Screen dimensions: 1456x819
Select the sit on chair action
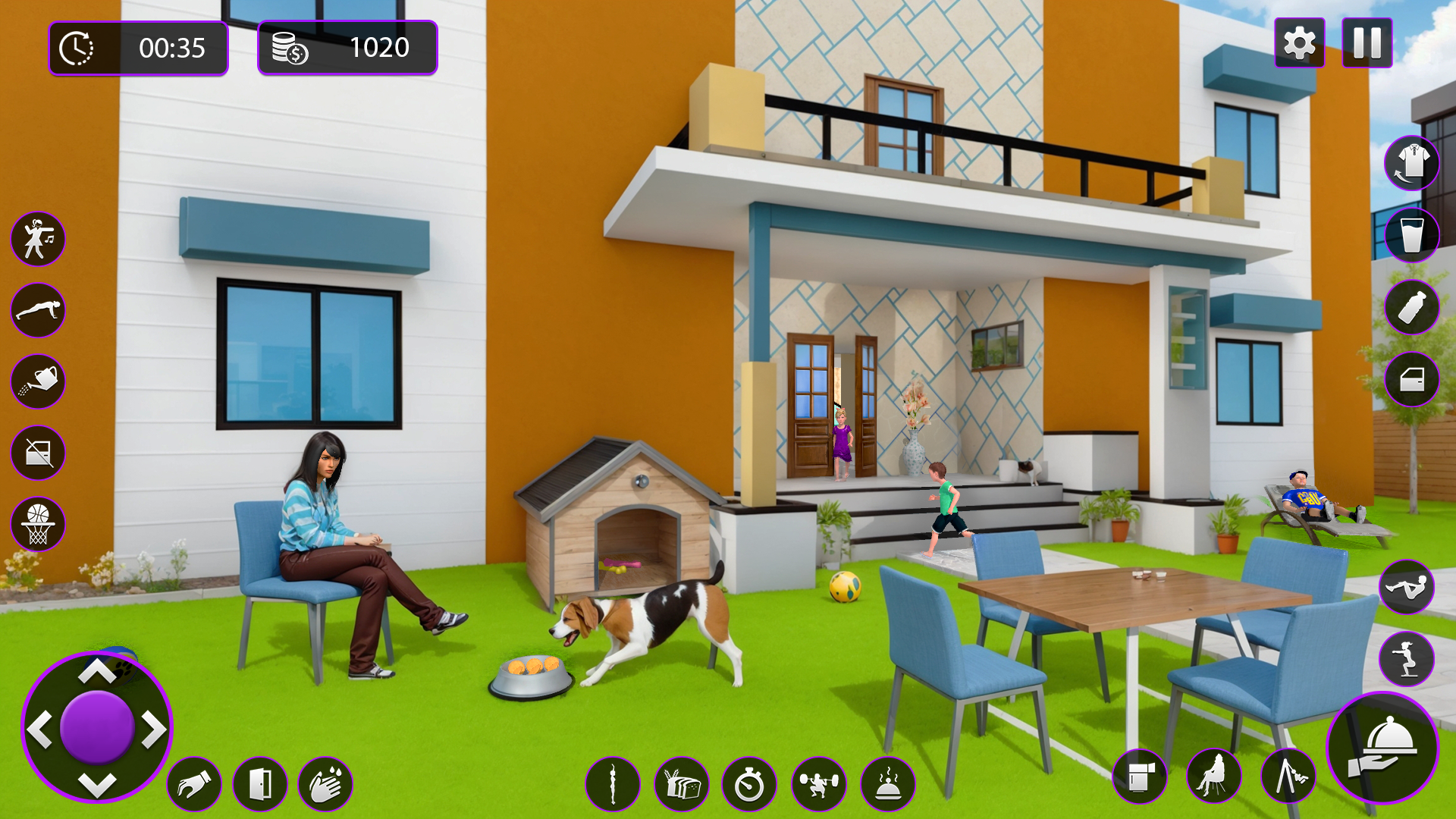coord(1214,777)
